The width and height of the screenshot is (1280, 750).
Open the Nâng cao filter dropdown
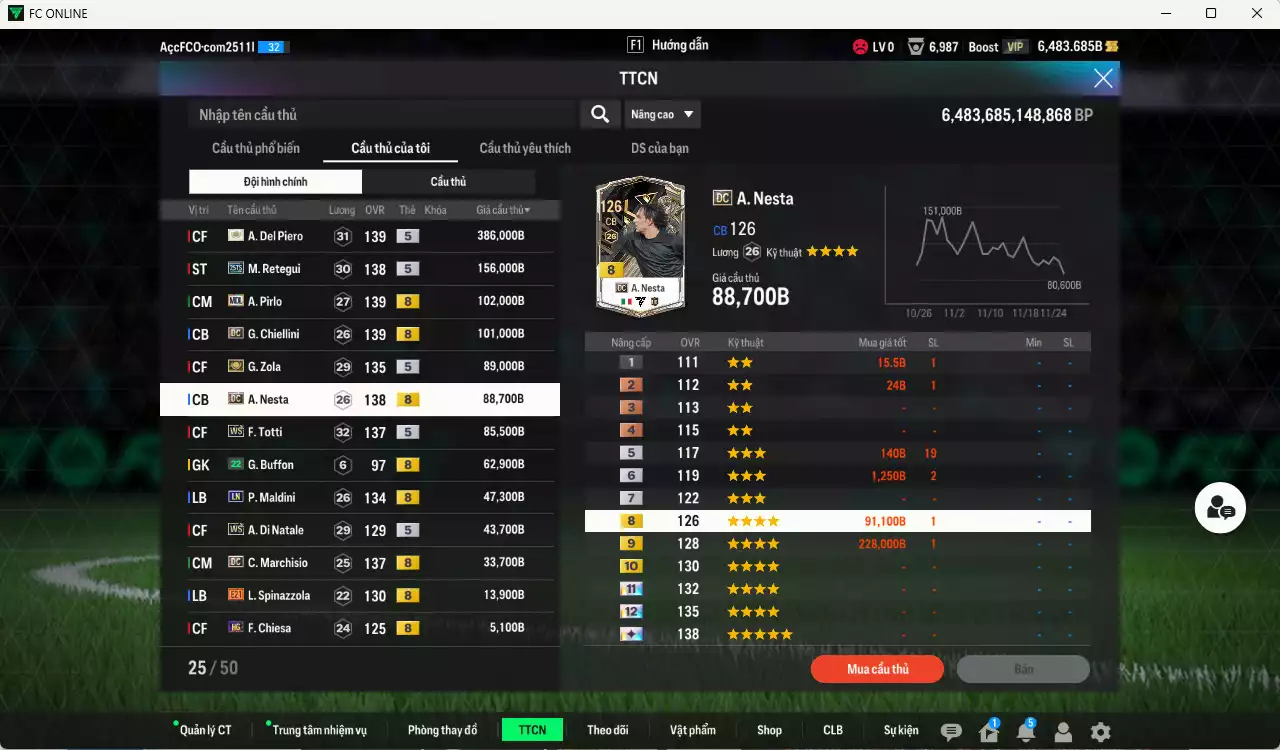[x=662, y=114]
